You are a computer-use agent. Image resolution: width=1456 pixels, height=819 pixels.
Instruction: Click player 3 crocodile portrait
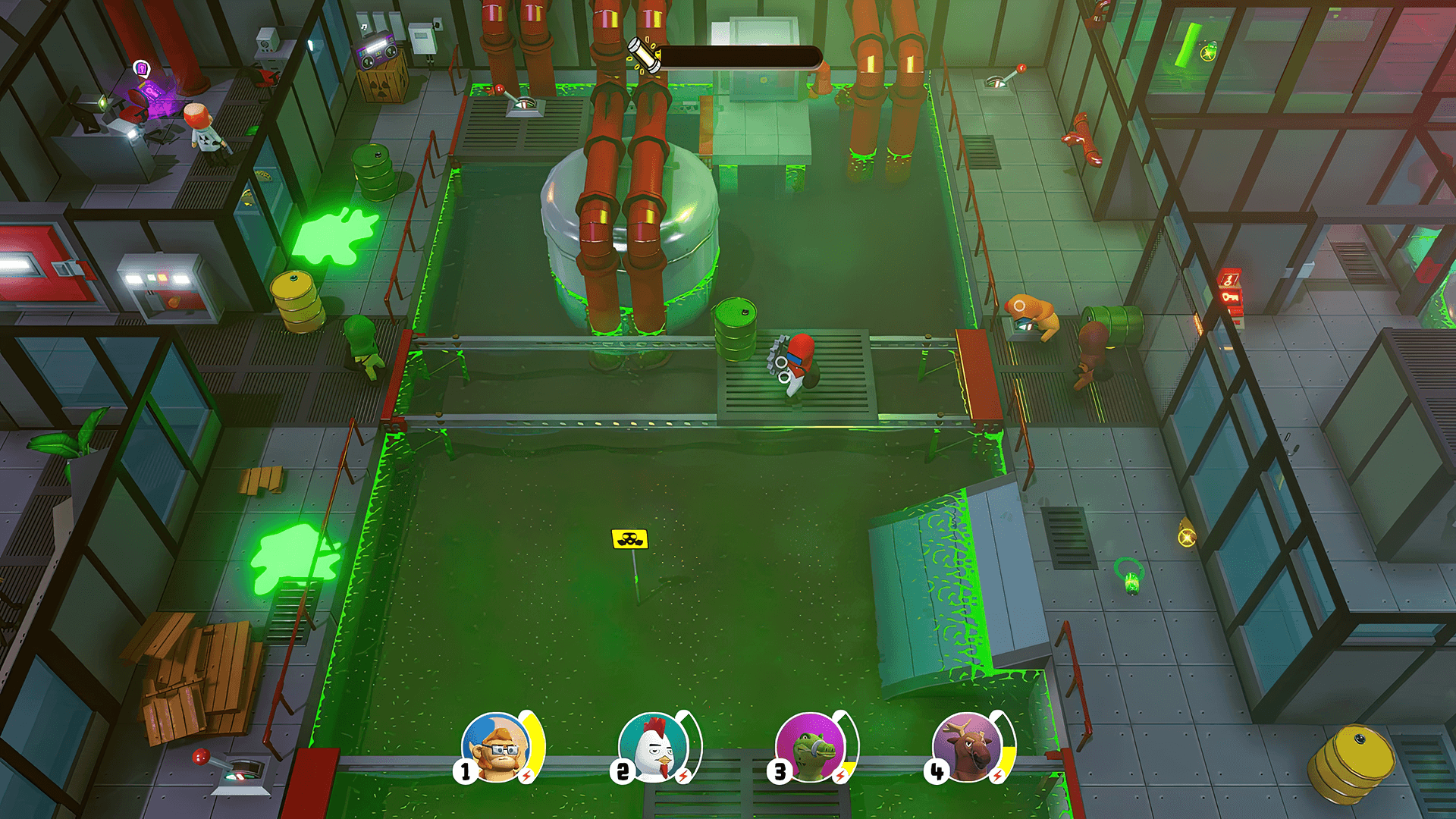point(811,747)
